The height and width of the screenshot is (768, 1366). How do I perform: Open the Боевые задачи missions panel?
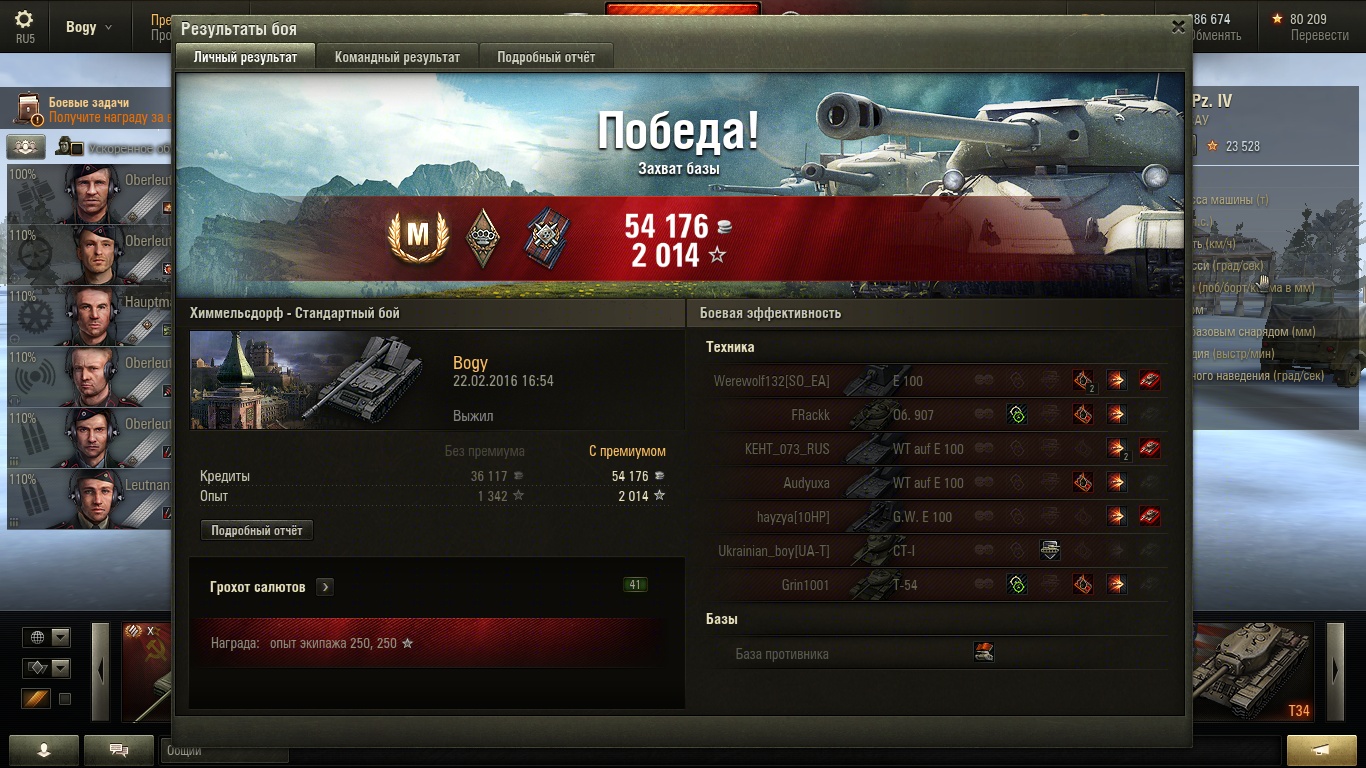point(90,109)
